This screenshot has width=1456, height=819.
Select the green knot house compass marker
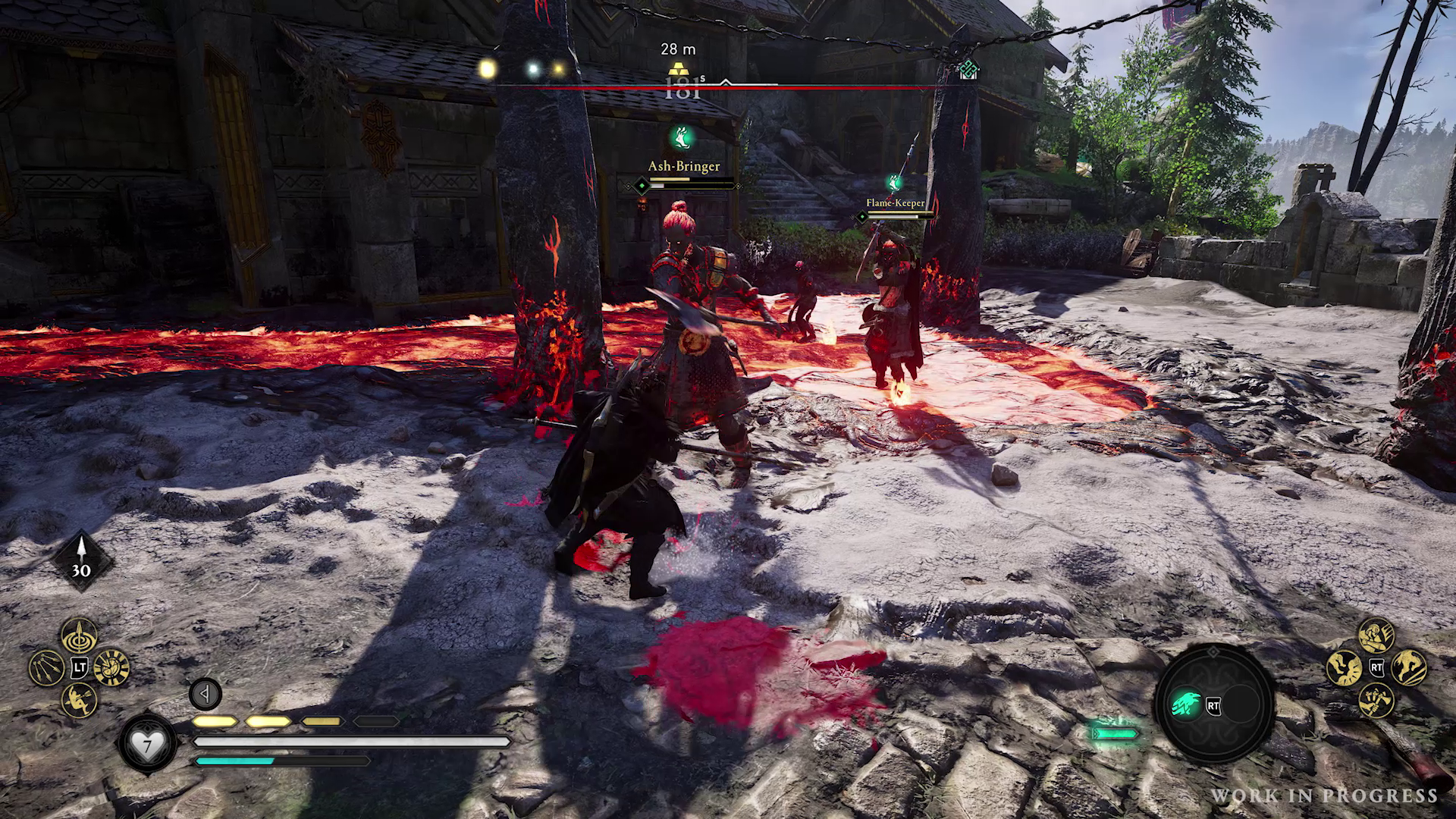coord(968,71)
